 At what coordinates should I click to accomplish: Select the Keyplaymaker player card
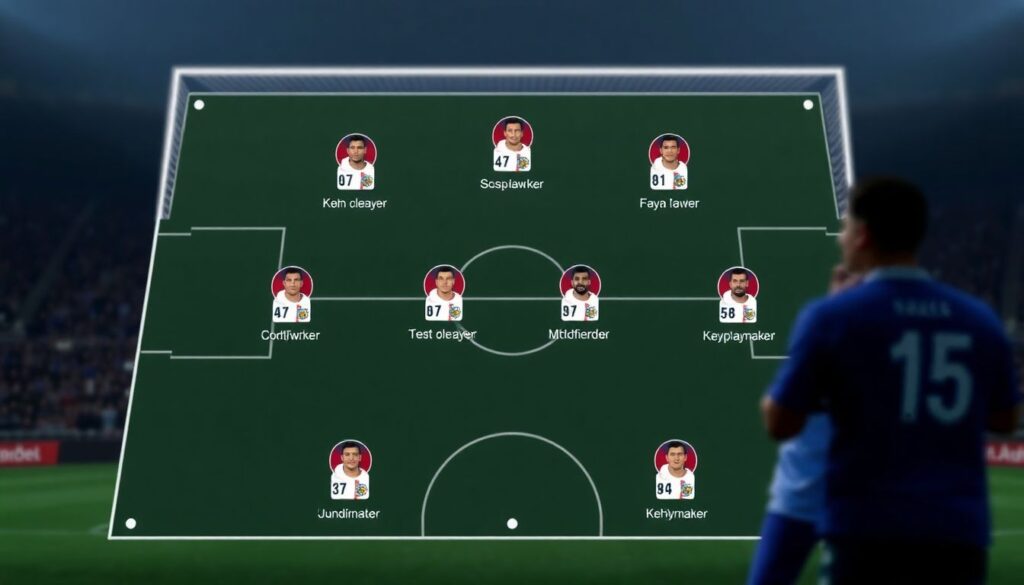tap(738, 296)
